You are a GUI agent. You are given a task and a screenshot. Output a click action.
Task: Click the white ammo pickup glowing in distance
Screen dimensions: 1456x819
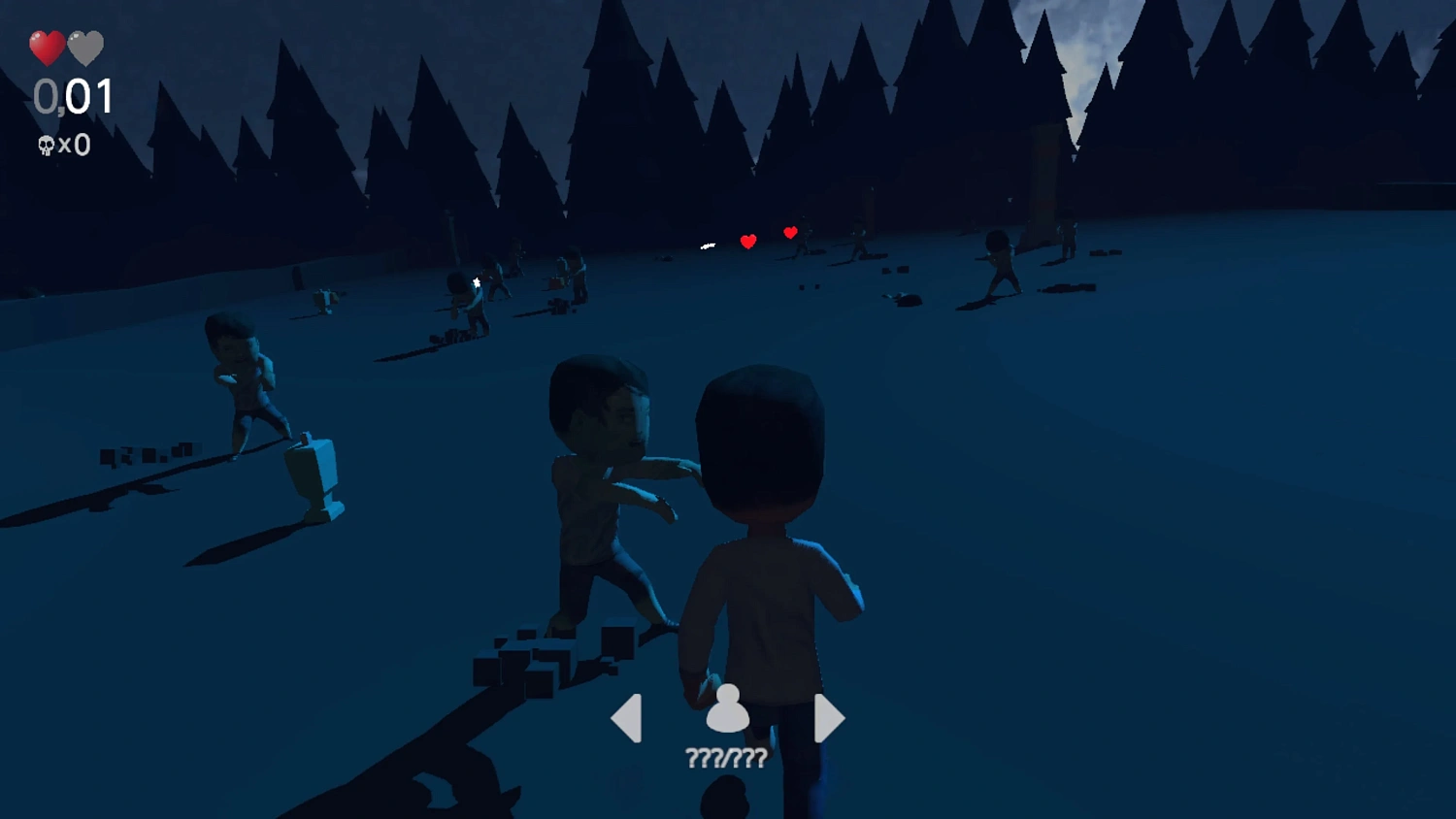tap(706, 245)
